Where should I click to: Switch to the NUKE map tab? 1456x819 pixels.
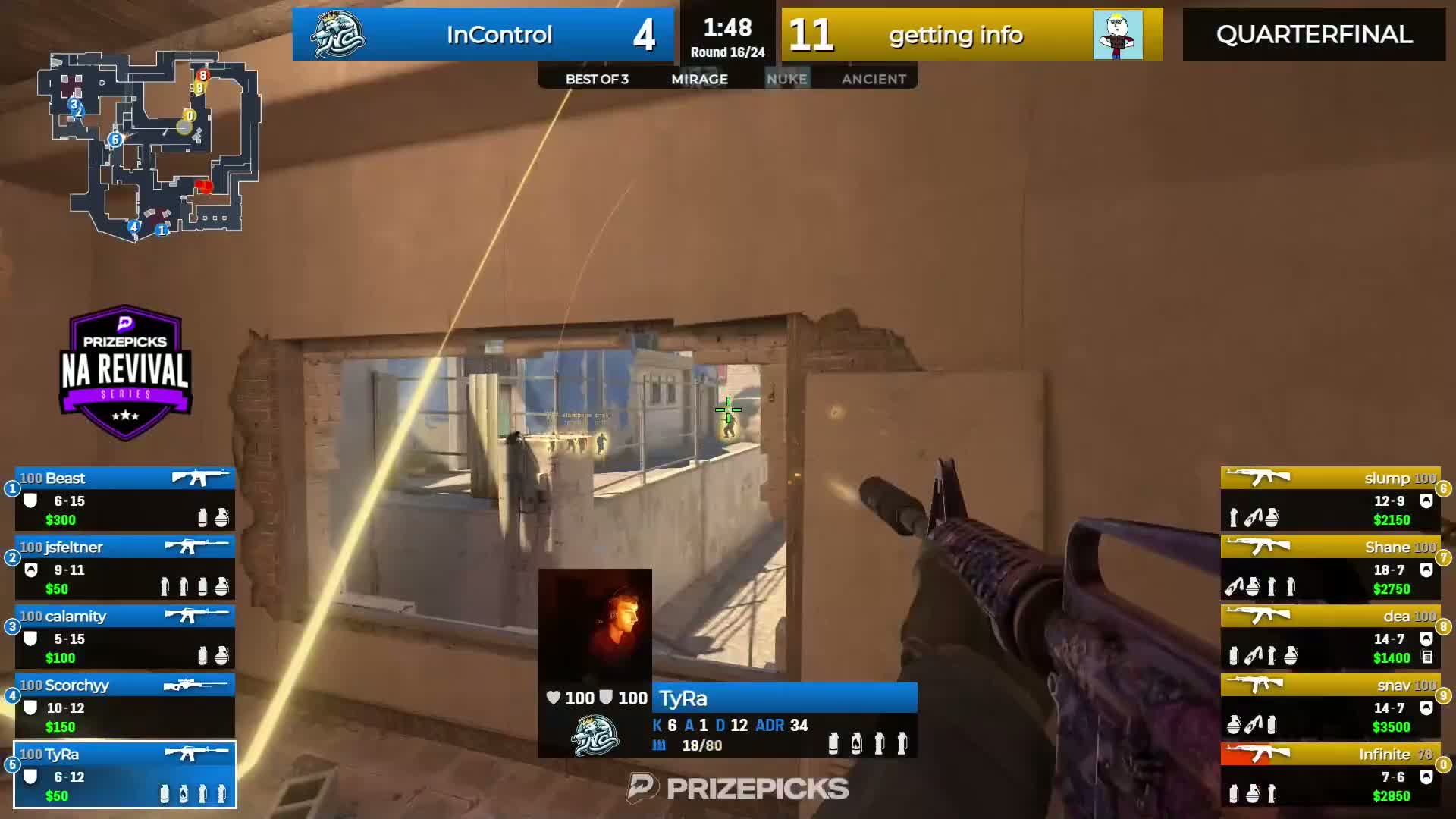[787, 78]
